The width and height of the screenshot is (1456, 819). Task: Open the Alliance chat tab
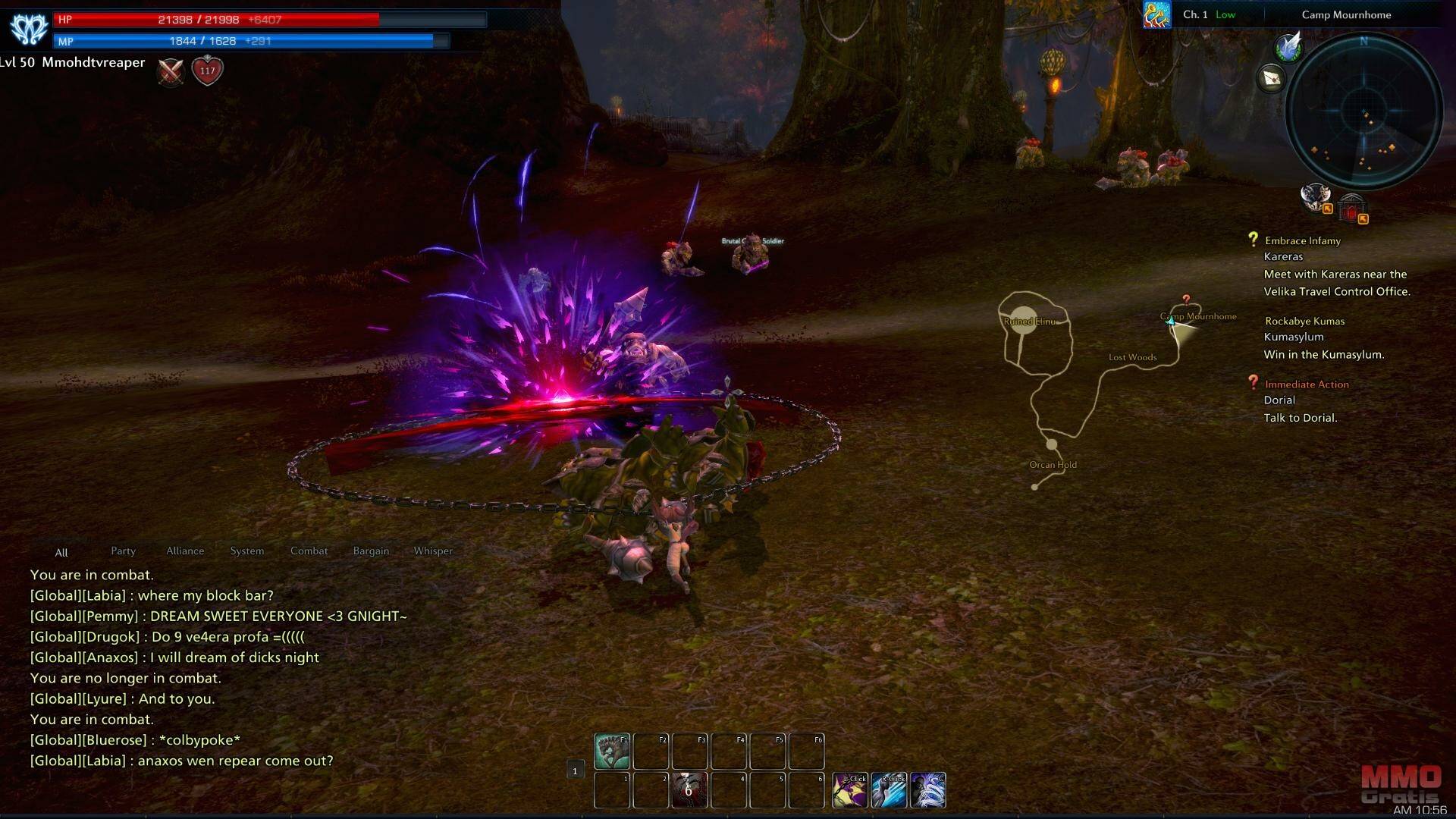coord(185,551)
